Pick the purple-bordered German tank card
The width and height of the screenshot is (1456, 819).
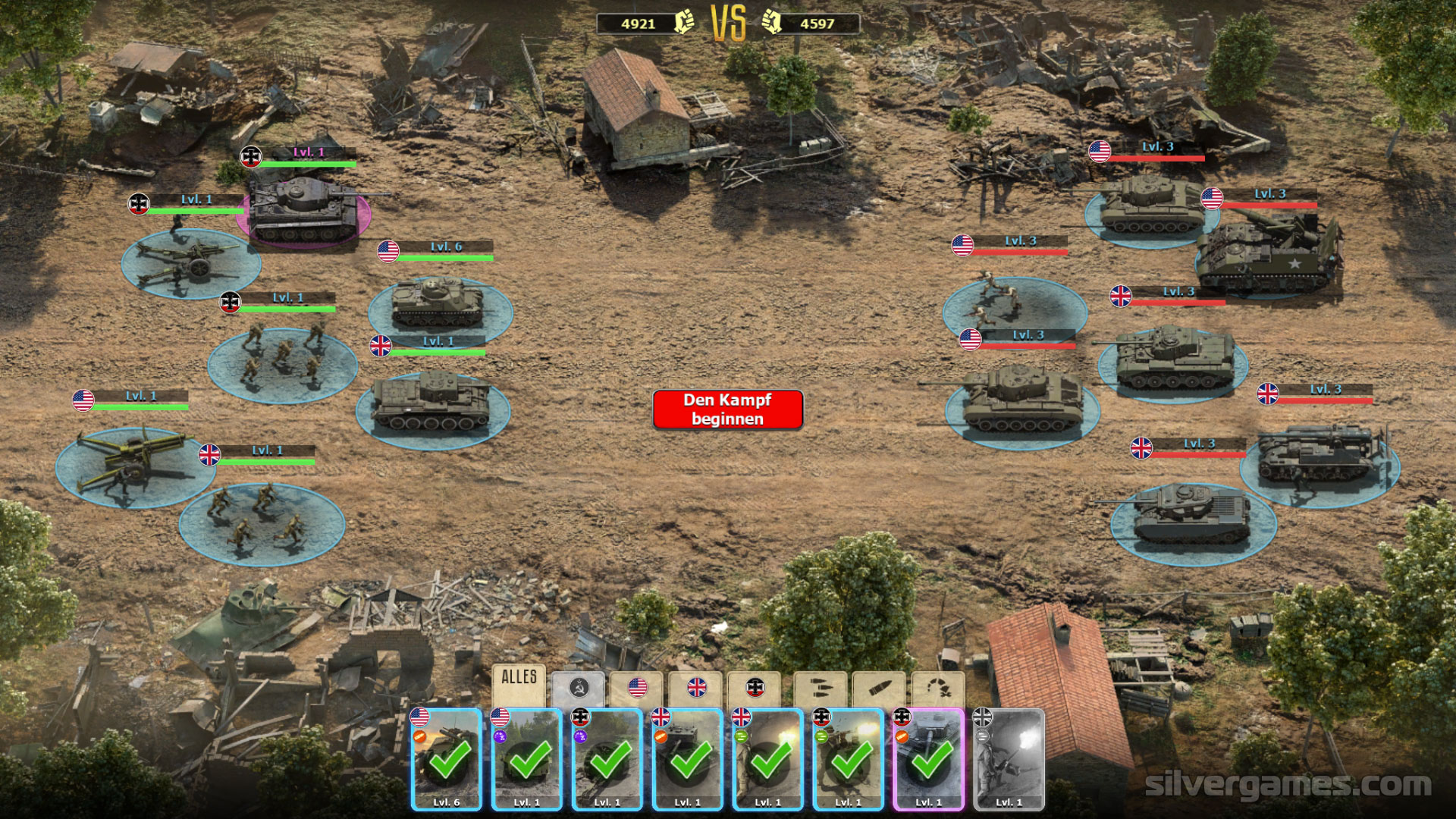tap(929, 760)
